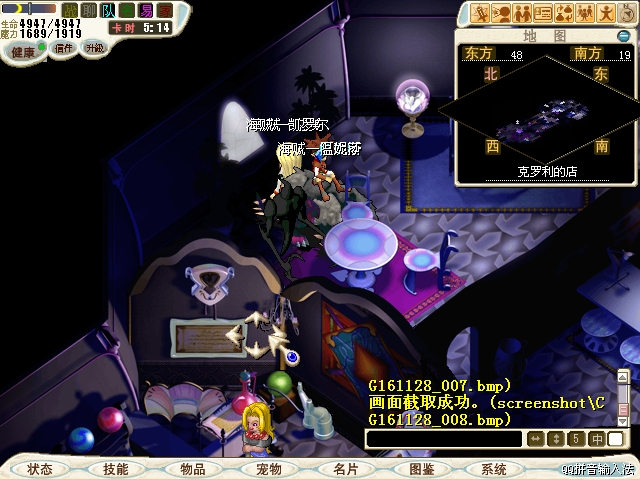Toggle the 家 family mode icon

(166, 10)
